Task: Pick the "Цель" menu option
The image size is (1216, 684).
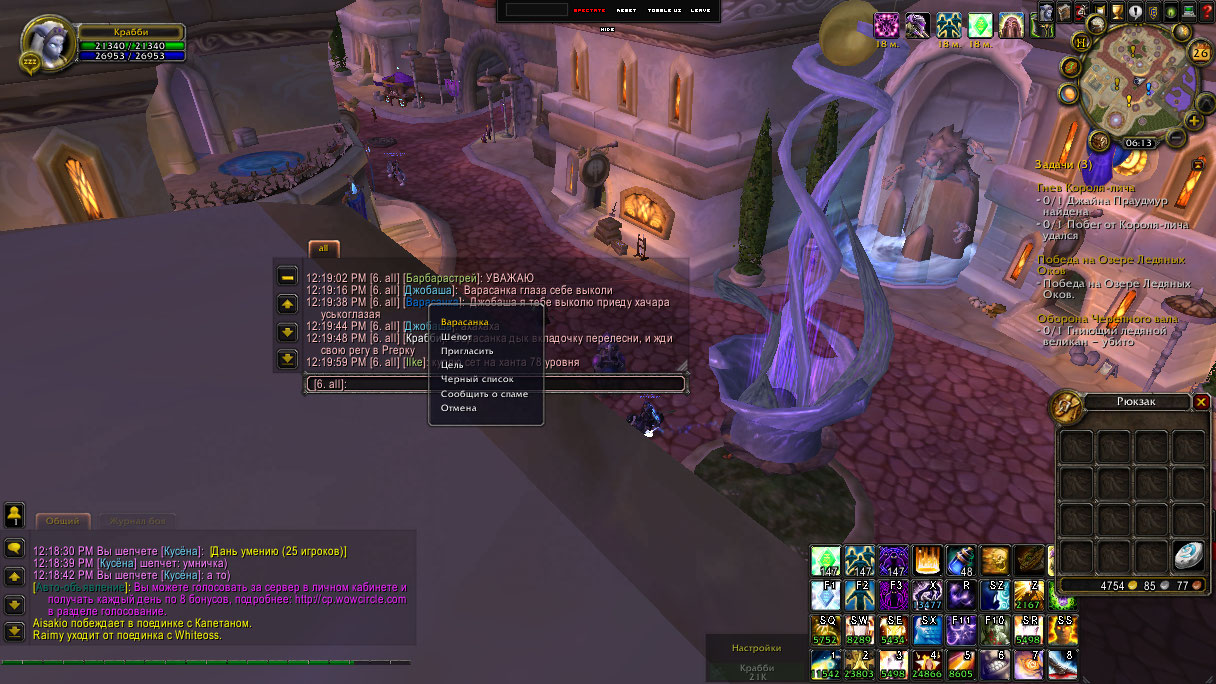Action: click(452, 365)
